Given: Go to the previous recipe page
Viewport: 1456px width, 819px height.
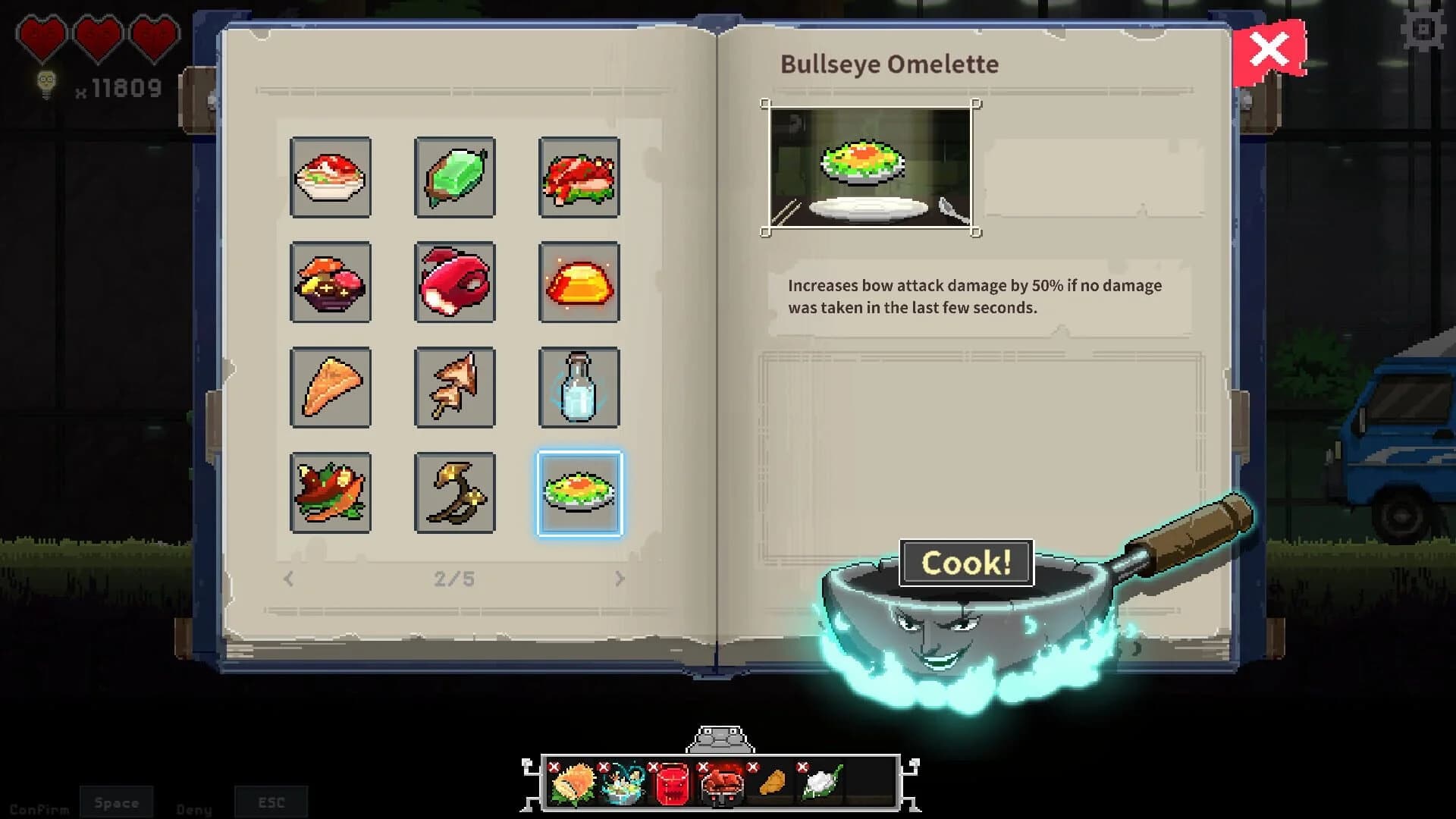Looking at the screenshot, I should [288, 579].
